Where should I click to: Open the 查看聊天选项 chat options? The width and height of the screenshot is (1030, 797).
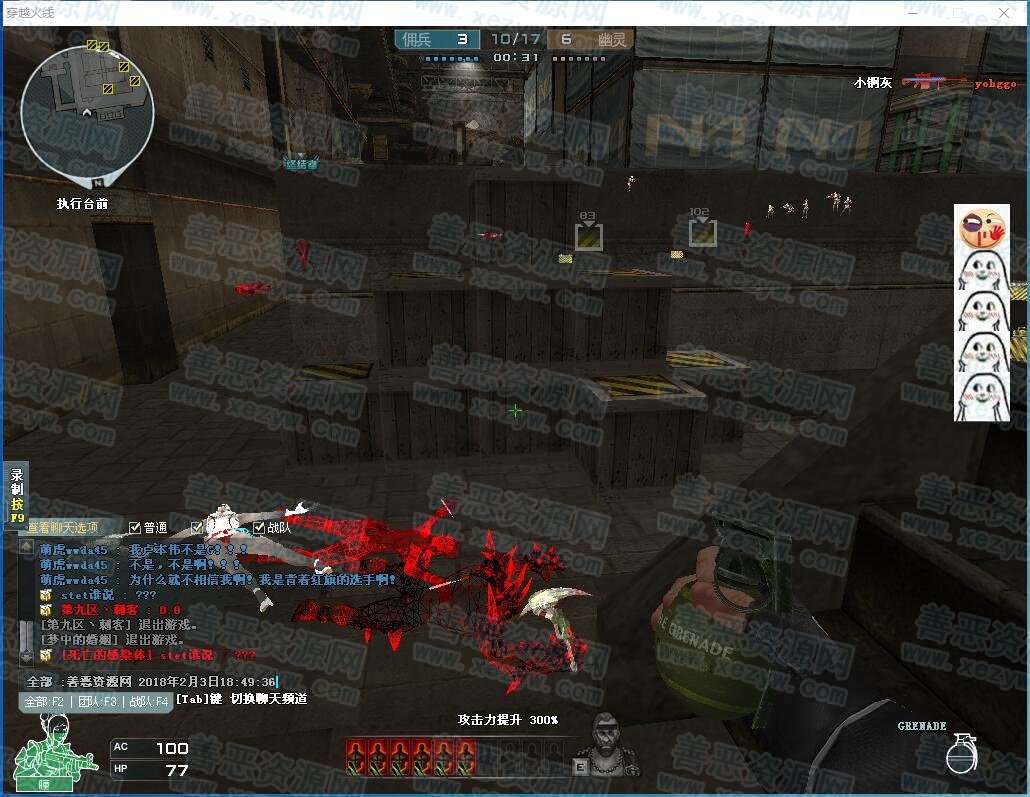click(63, 528)
